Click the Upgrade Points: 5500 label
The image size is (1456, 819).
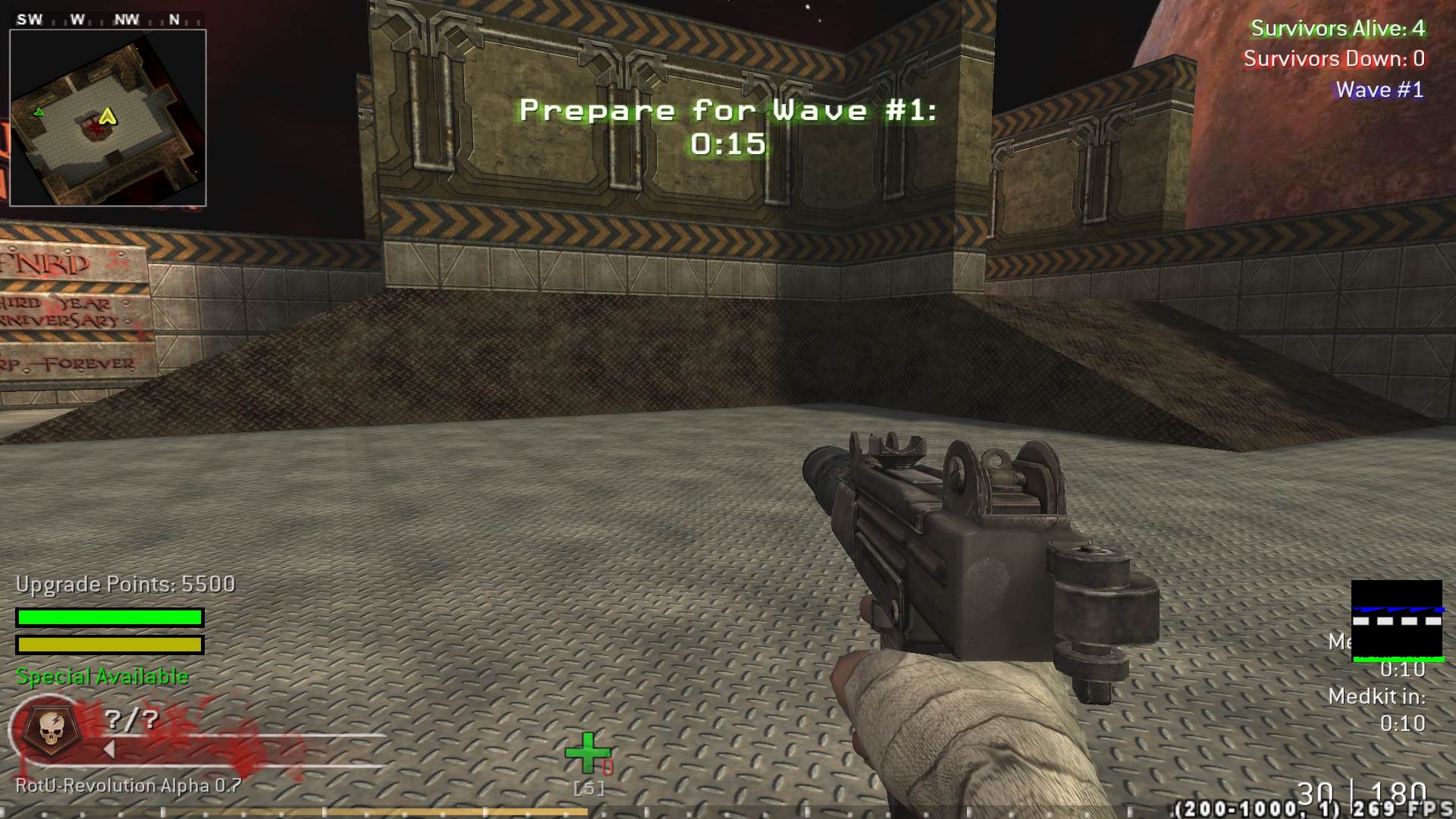(124, 584)
